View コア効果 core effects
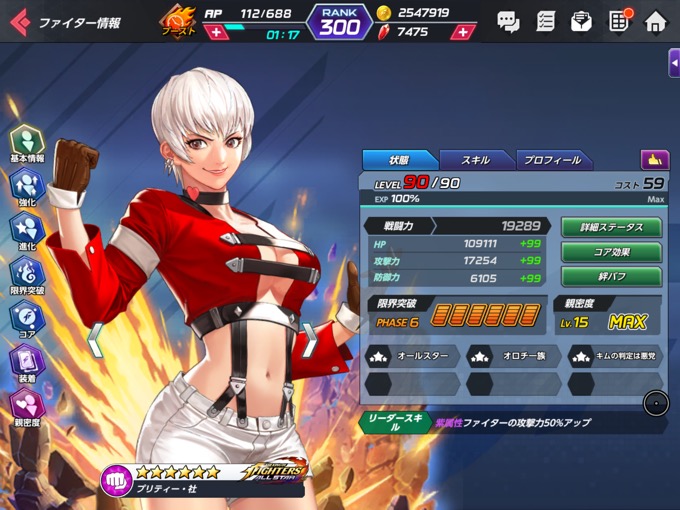 [611, 252]
